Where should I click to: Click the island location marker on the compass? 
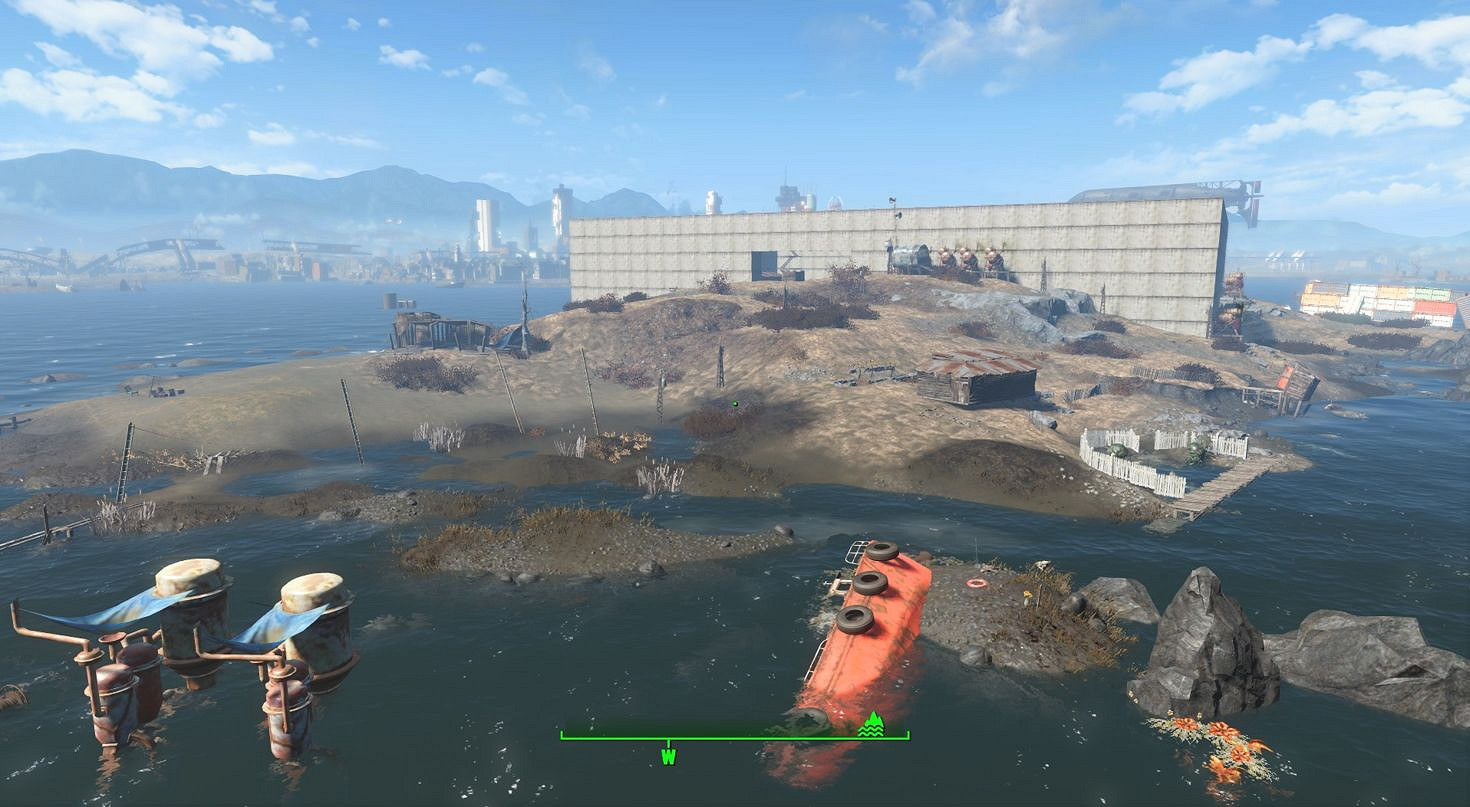[x=873, y=725]
